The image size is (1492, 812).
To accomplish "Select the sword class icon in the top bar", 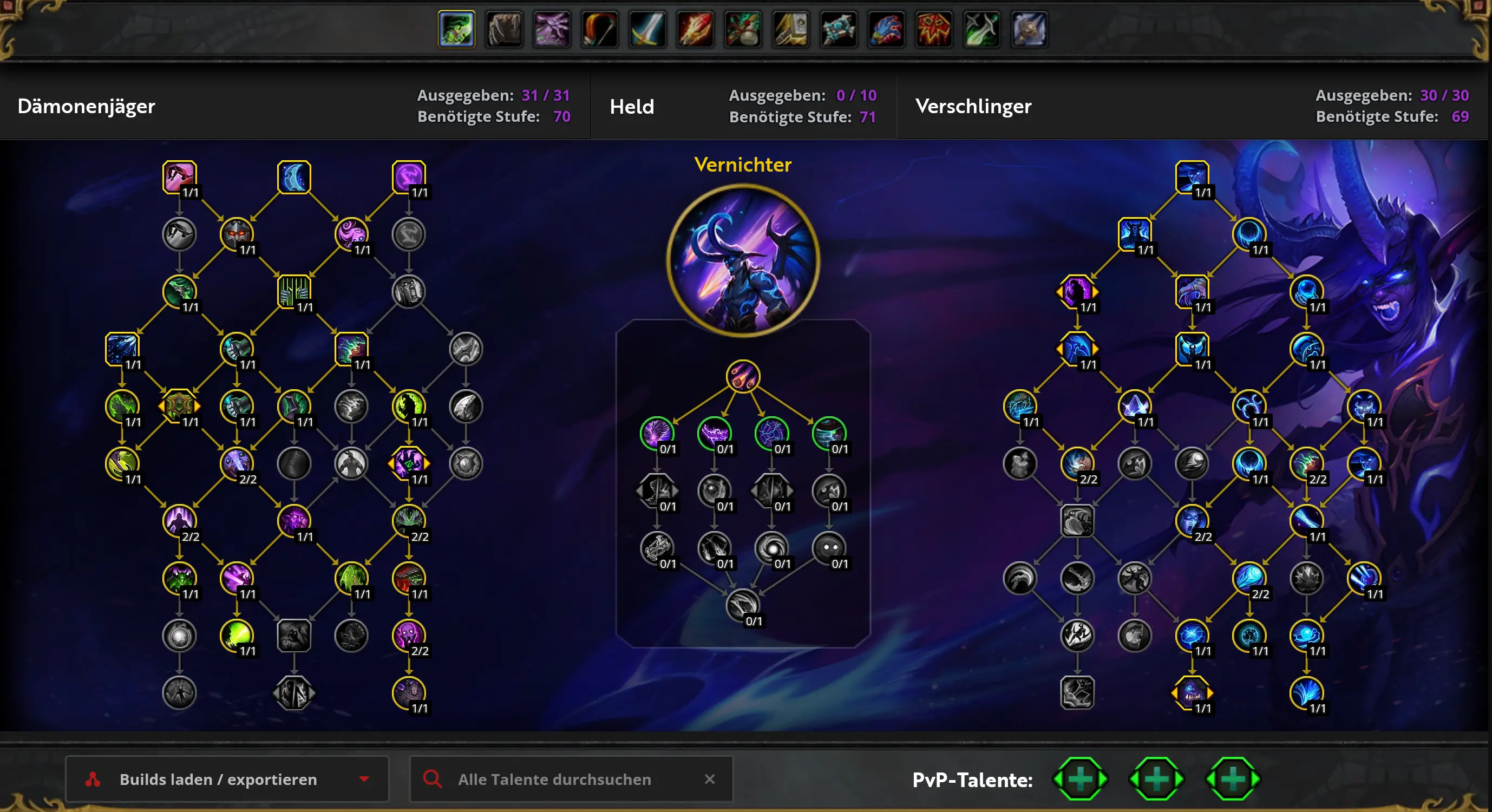I will coord(647,30).
